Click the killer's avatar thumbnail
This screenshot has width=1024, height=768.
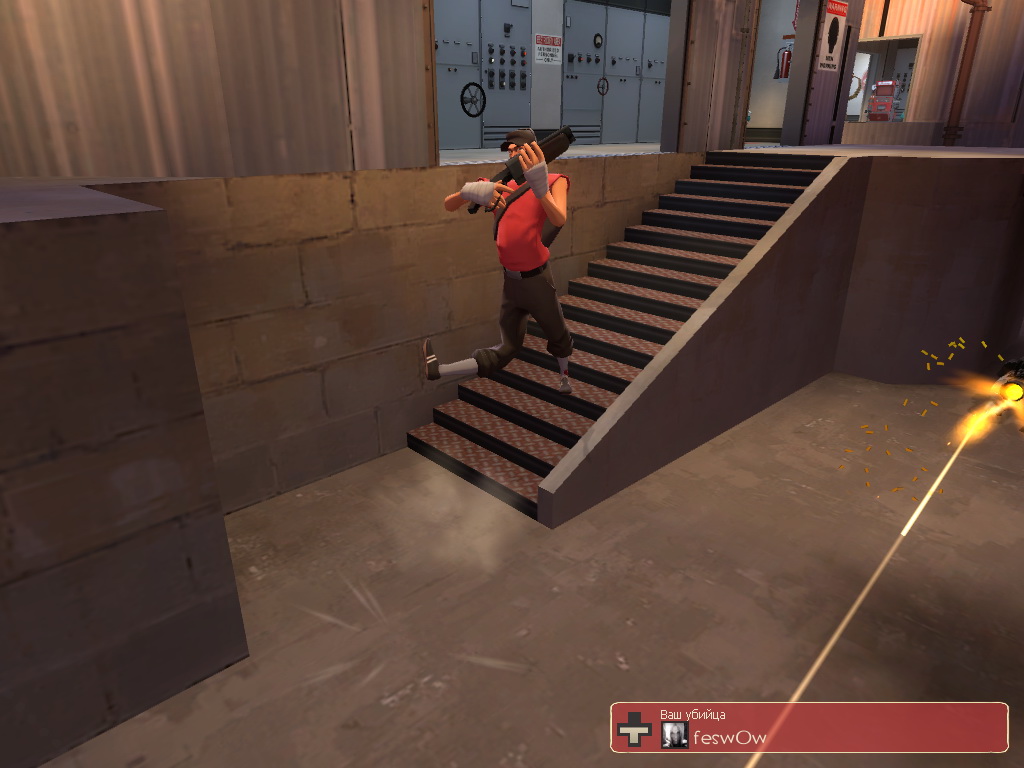[x=674, y=736]
